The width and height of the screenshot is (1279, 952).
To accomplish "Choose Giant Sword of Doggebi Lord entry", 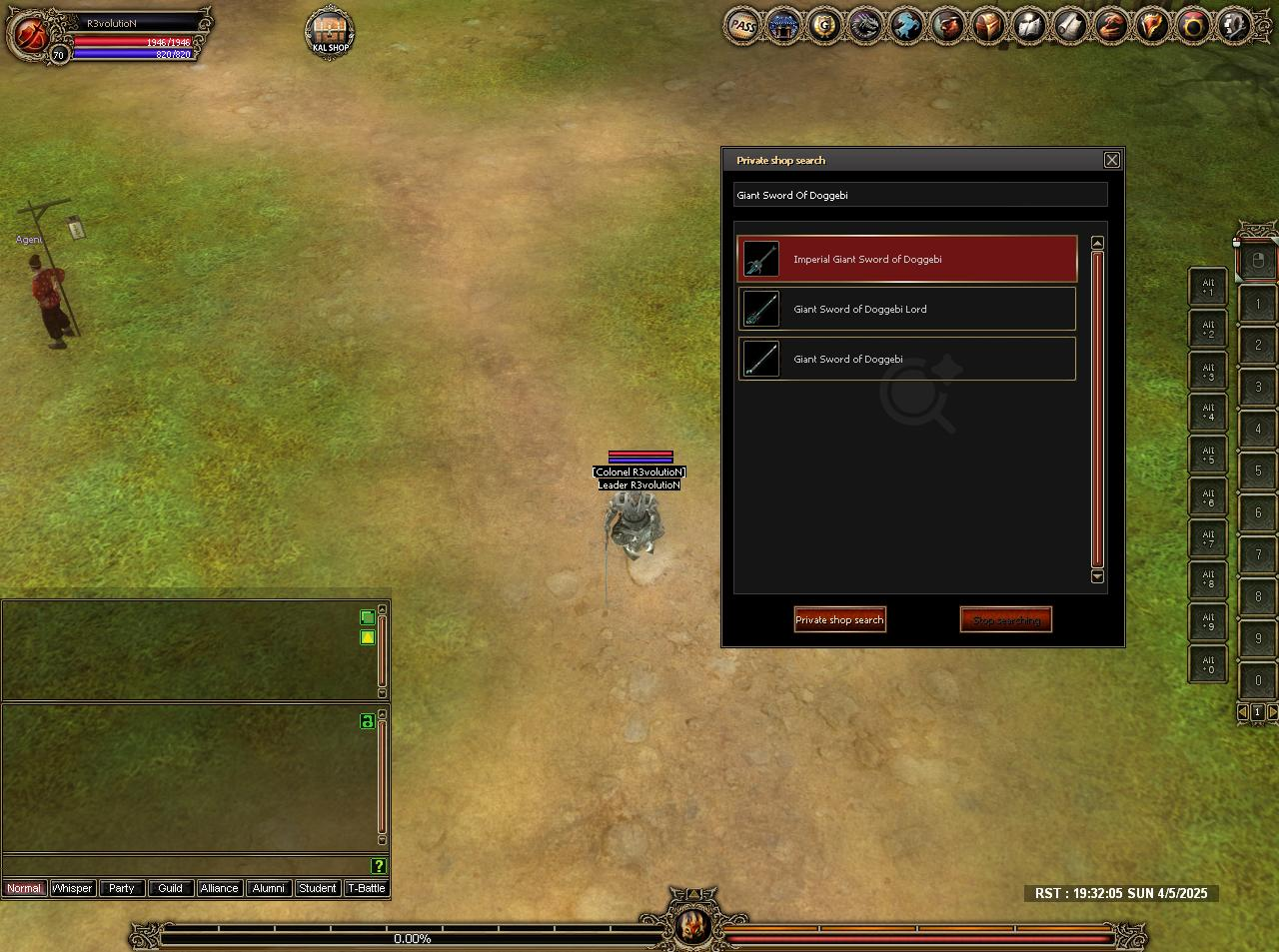I will [907, 309].
